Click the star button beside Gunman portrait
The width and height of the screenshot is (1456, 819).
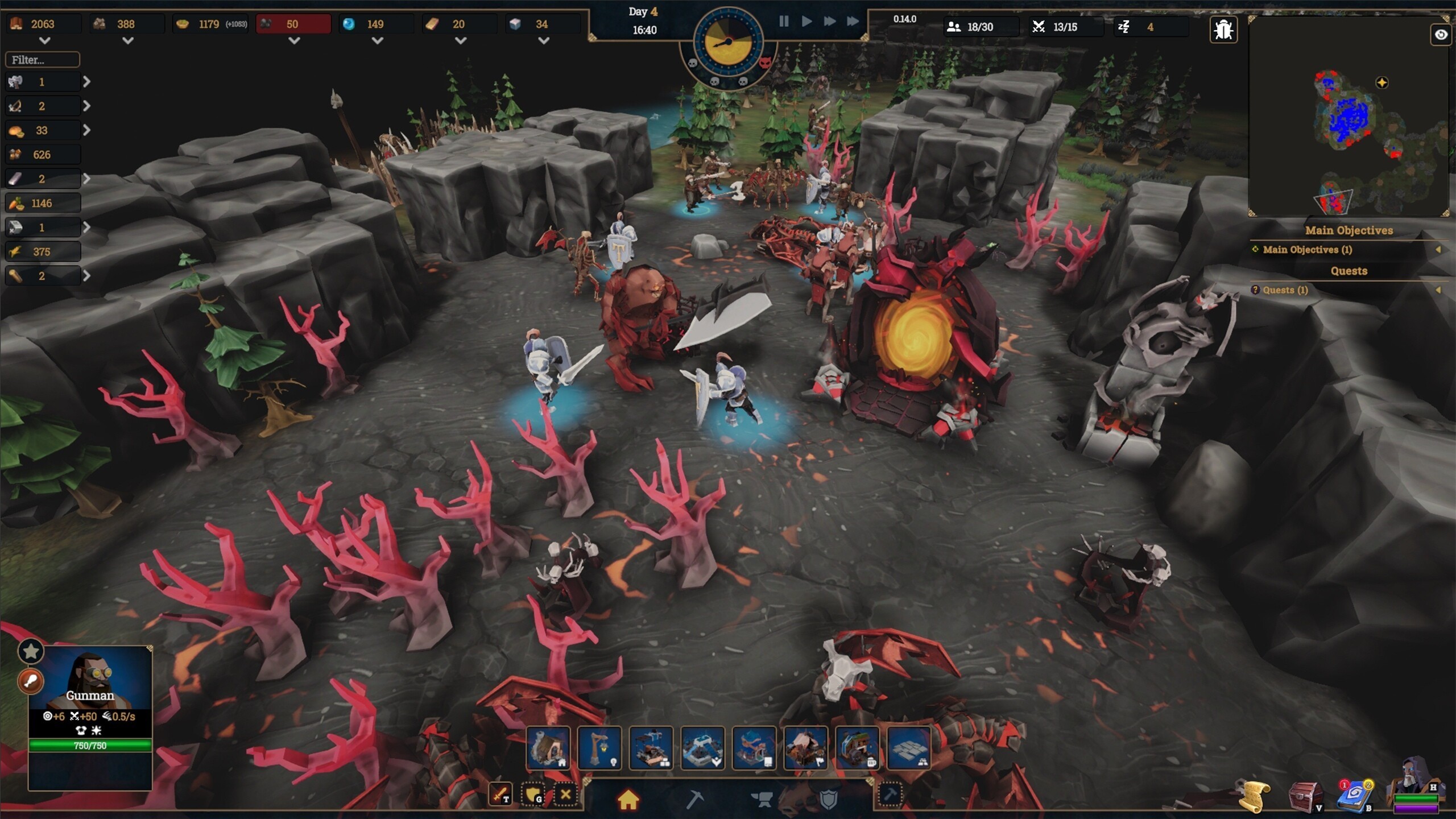(x=31, y=651)
